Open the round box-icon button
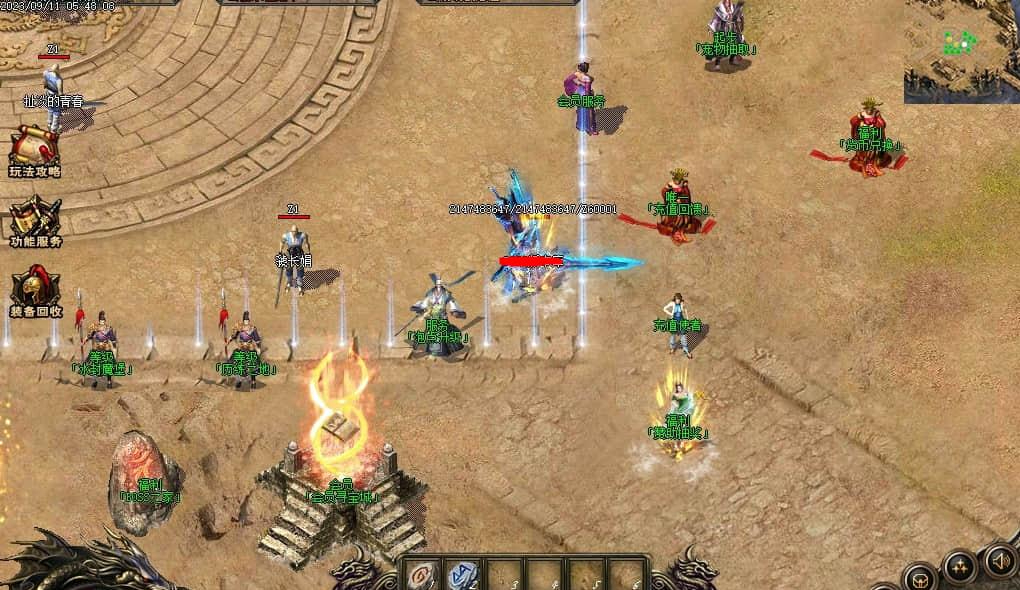The height and width of the screenshot is (590, 1020). tap(919, 579)
